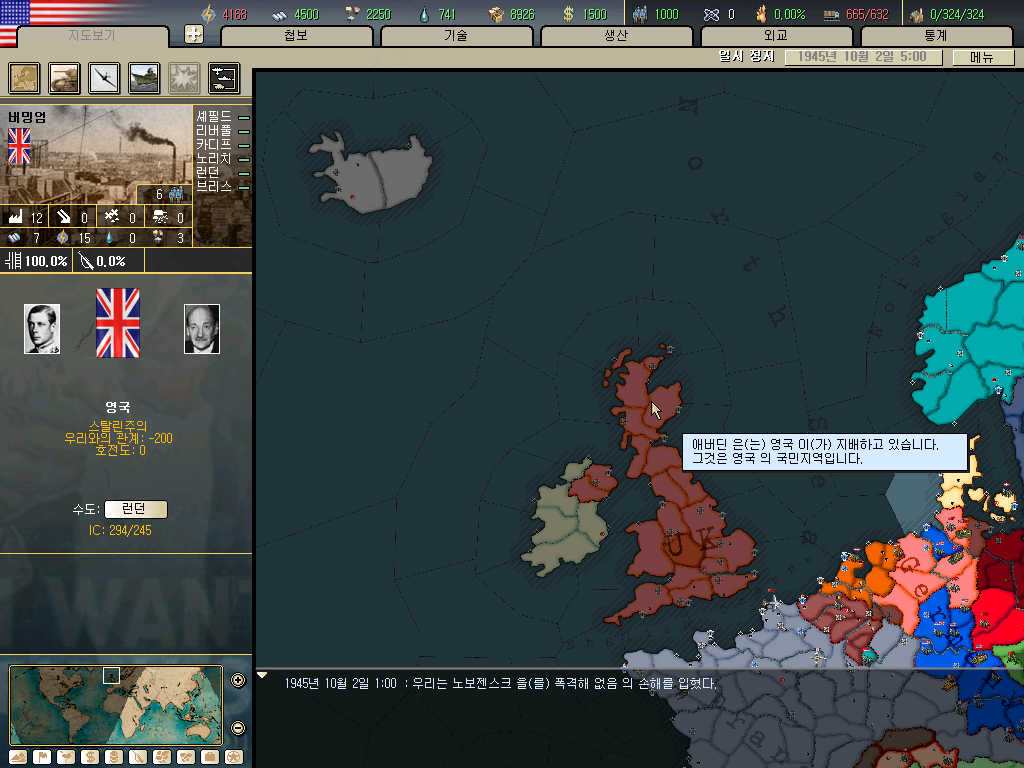Click the four-arrow button beside the map tab
The height and width of the screenshot is (768, 1024).
coord(194,35)
